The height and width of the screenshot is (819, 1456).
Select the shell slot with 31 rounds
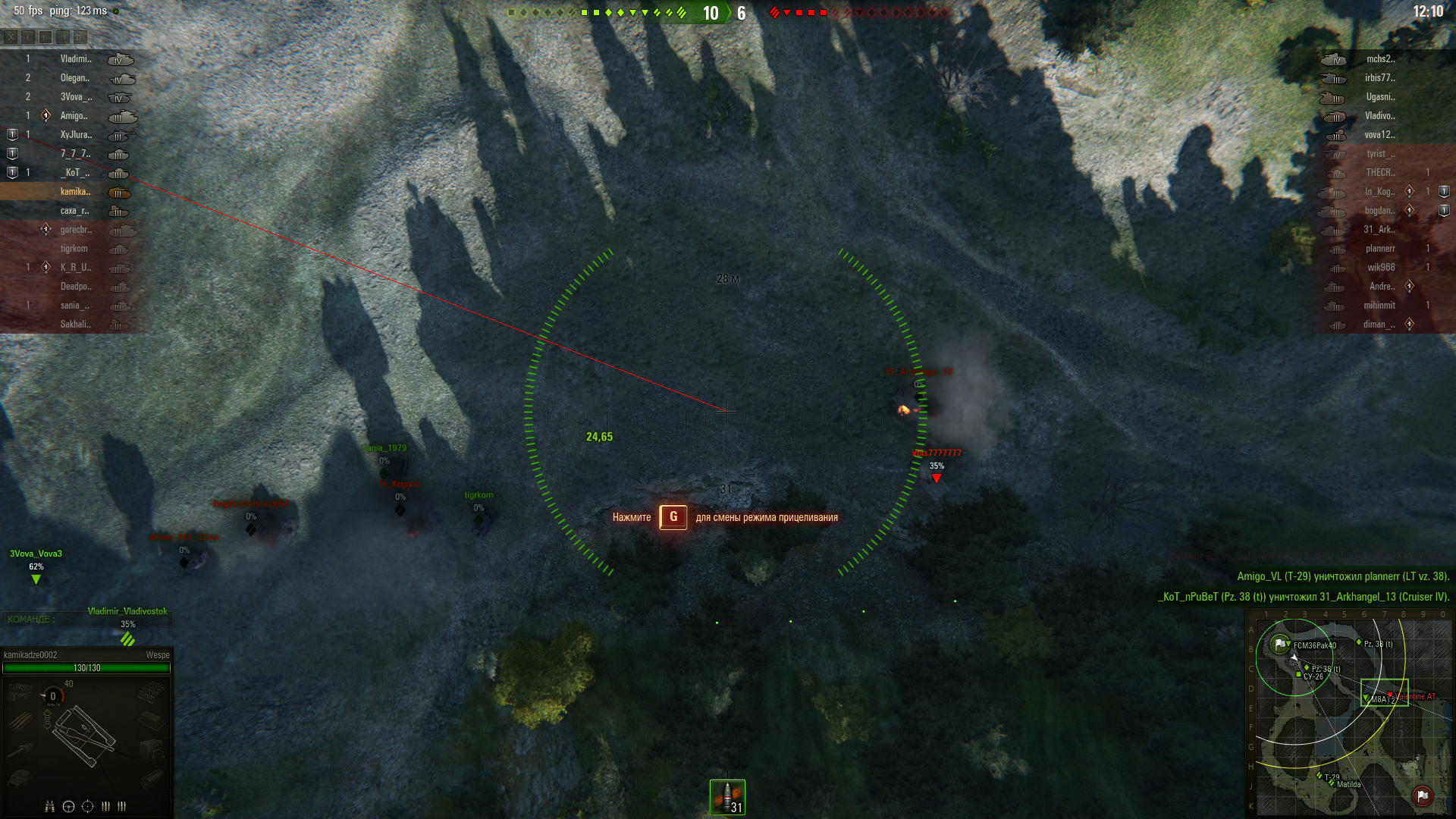(x=727, y=797)
